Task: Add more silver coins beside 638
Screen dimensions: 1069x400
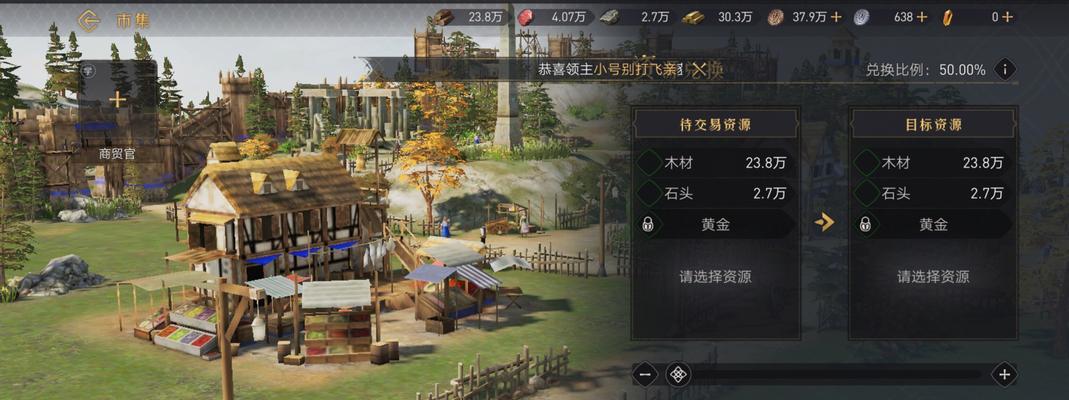Action: (x=921, y=17)
